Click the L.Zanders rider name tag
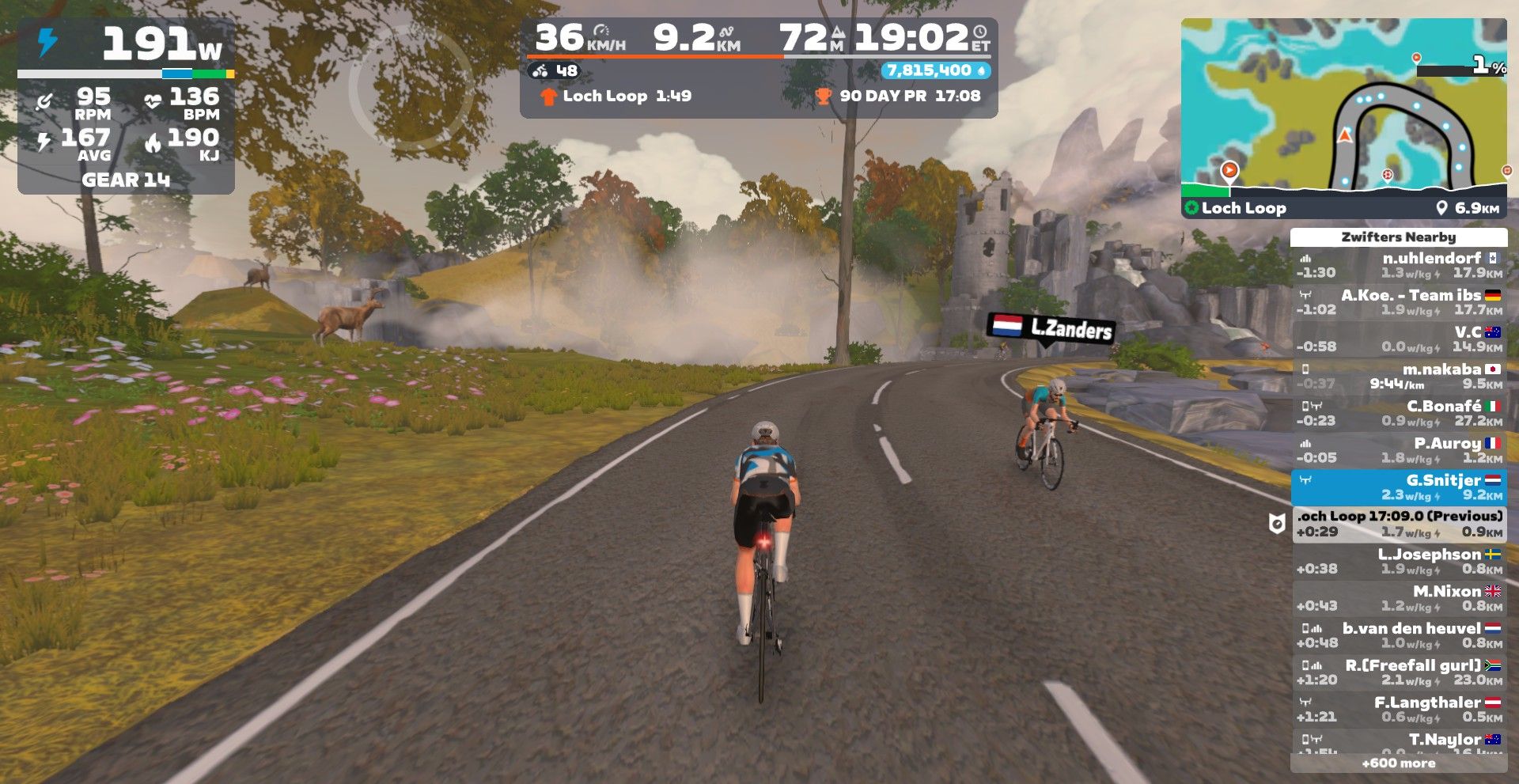The height and width of the screenshot is (784, 1519). [x=1051, y=328]
